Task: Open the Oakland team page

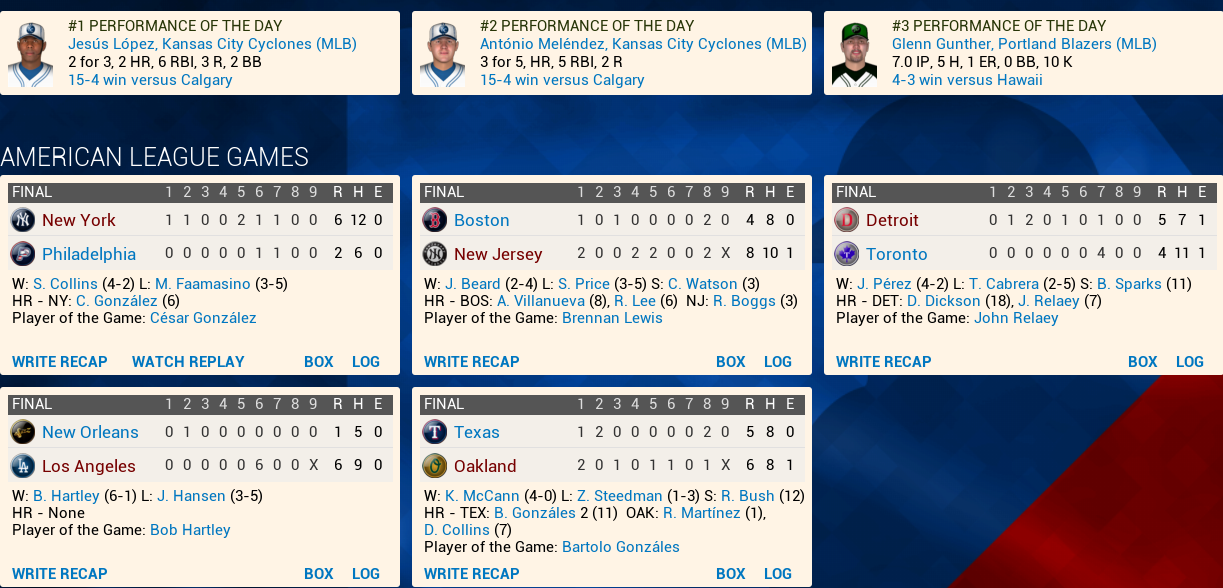Action: coord(485,466)
